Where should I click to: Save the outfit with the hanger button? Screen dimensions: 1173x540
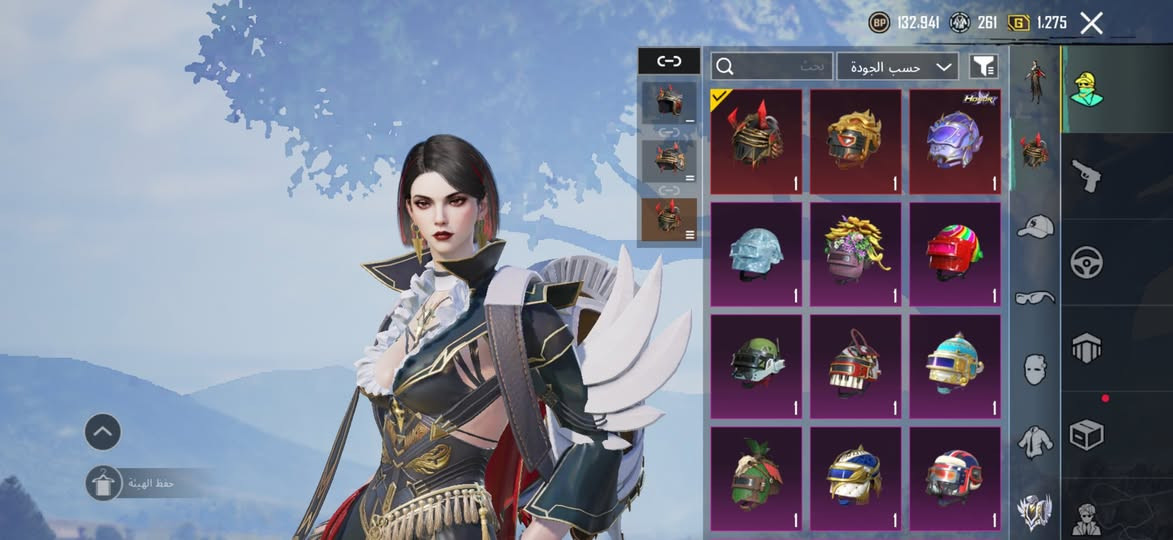pyautogui.click(x=103, y=483)
